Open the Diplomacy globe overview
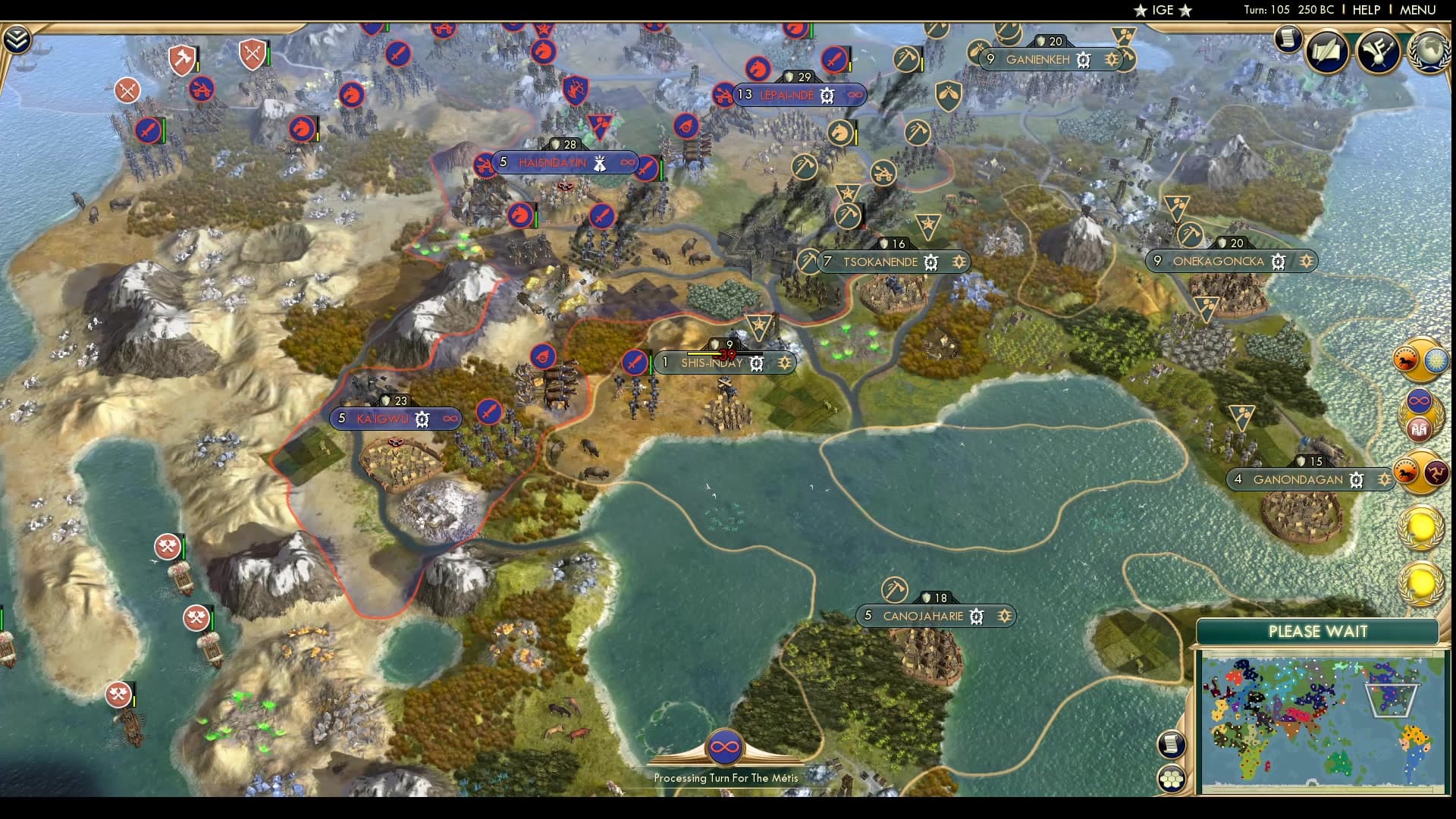The image size is (1456, 819). pos(1429,52)
